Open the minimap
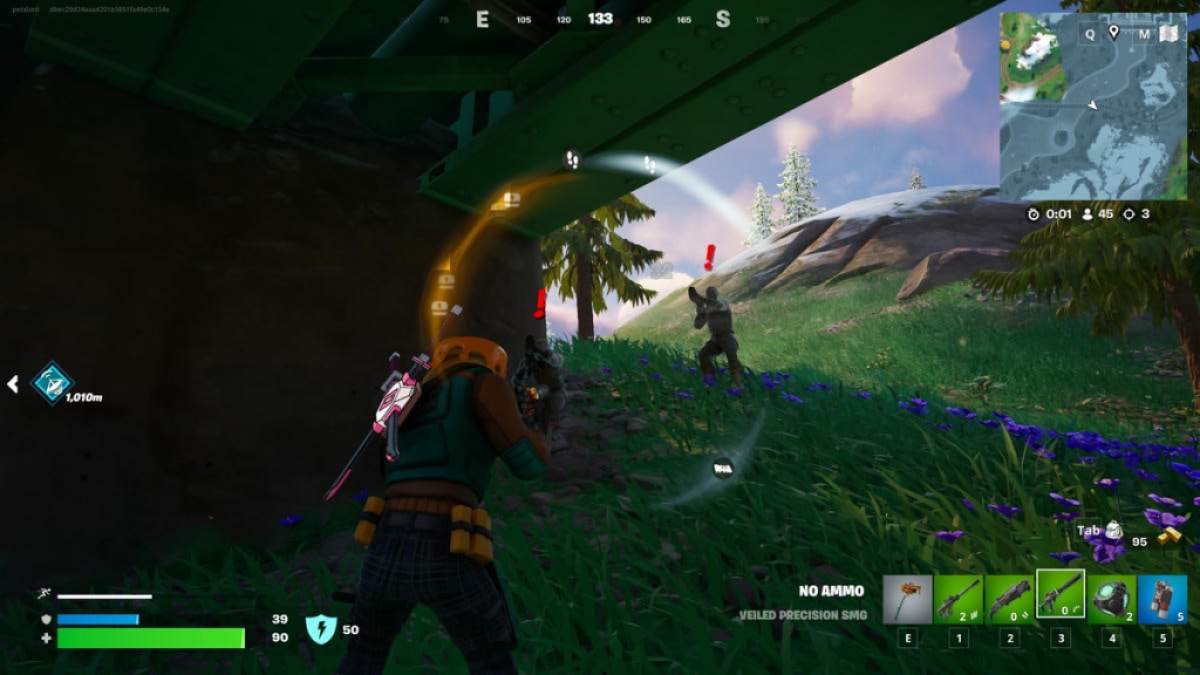 pyautogui.click(x=1093, y=106)
